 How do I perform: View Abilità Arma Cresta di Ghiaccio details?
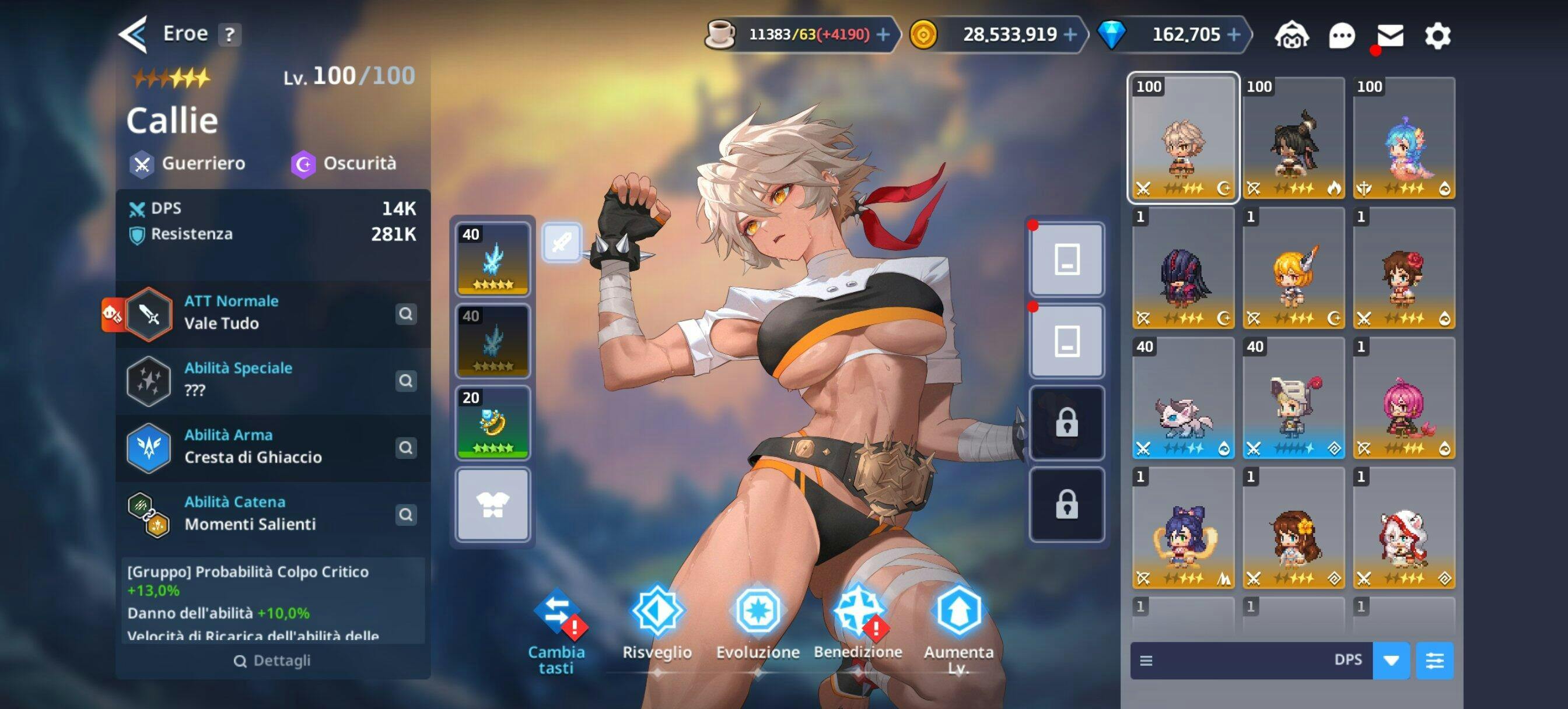click(405, 448)
